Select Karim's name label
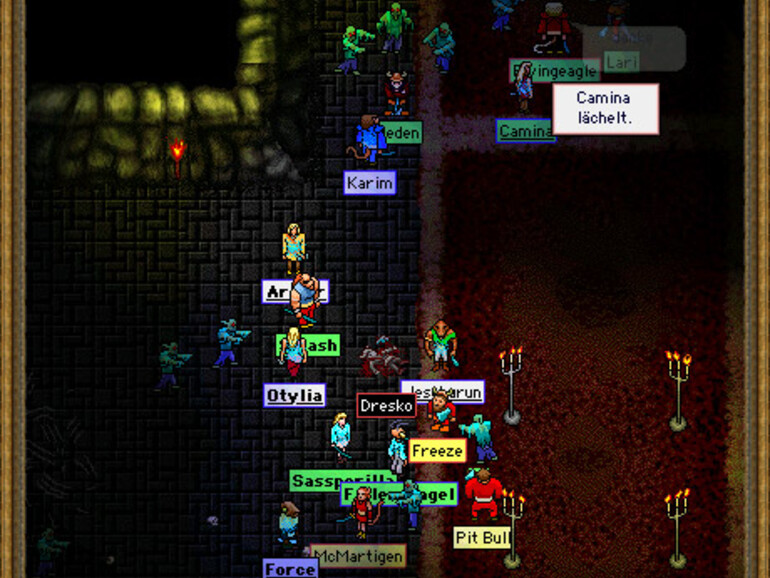The image size is (770, 578). 370,183
